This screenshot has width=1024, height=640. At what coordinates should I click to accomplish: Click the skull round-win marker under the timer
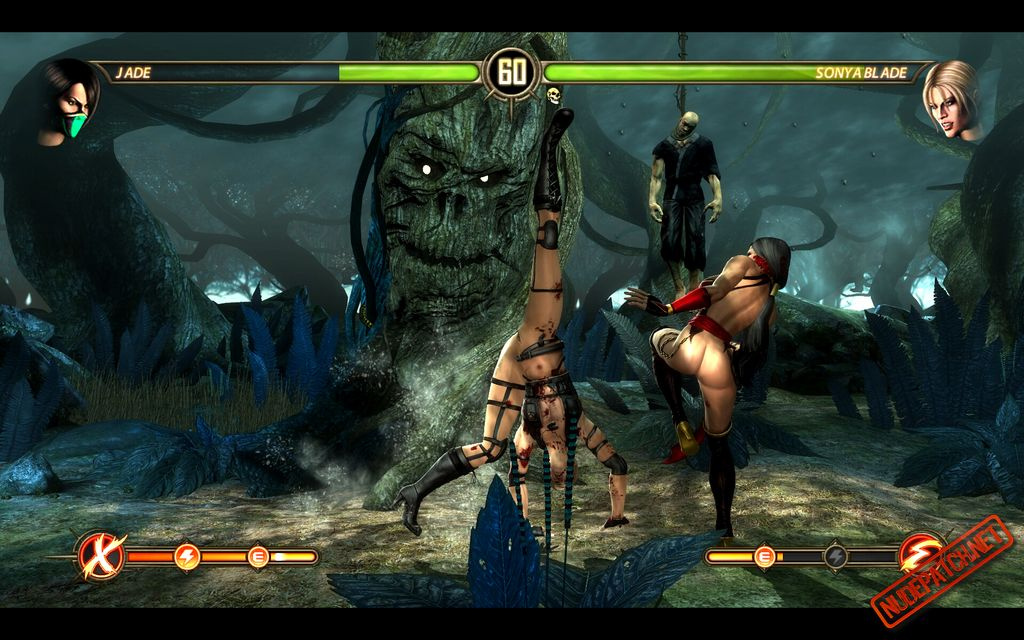(x=552, y=96)
